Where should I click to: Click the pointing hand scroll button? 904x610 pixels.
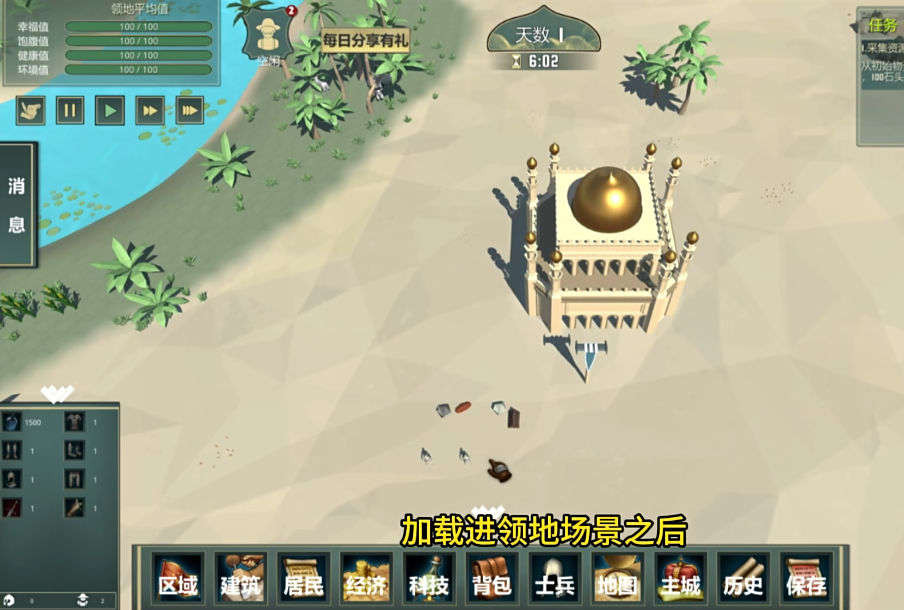tap(30, 109)
